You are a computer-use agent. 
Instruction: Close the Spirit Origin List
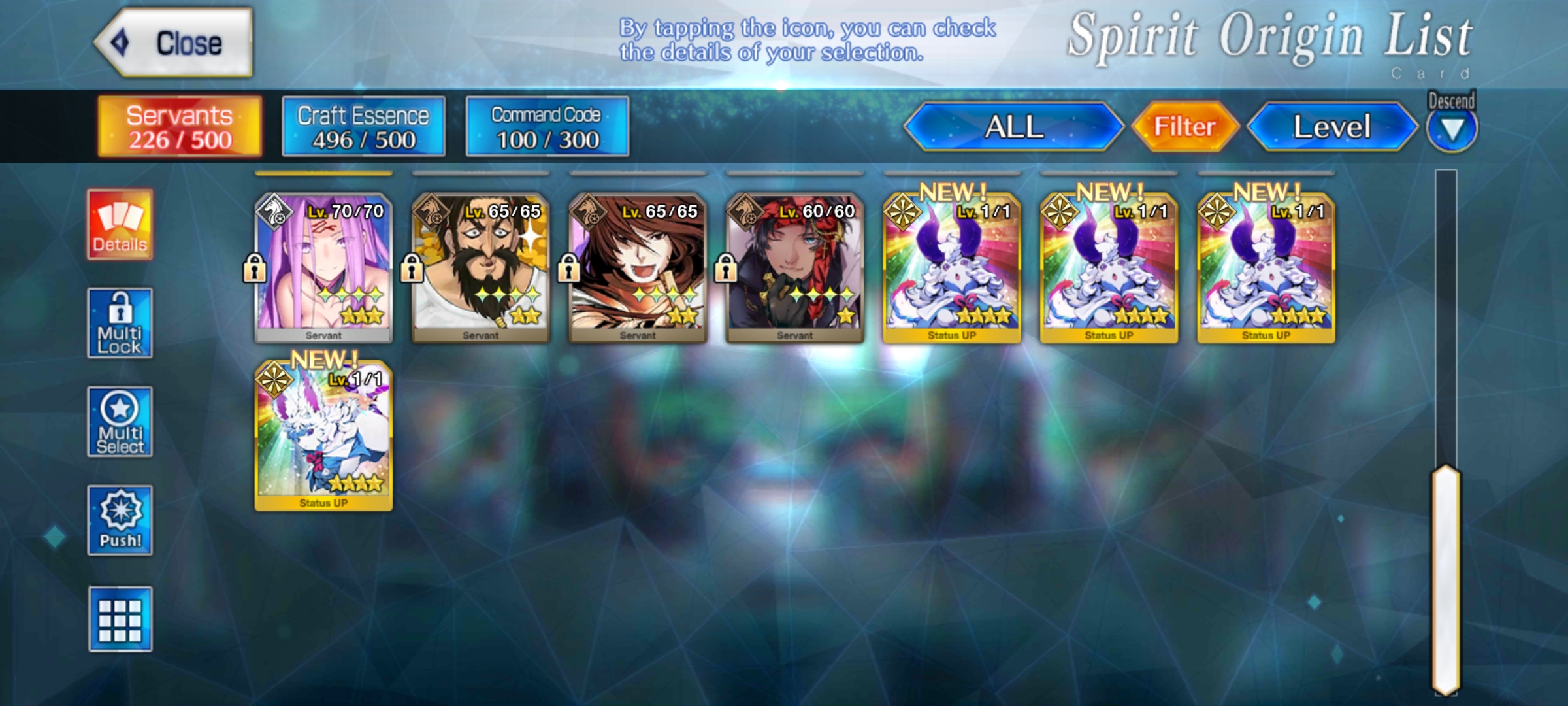click(x=174, y=43)
